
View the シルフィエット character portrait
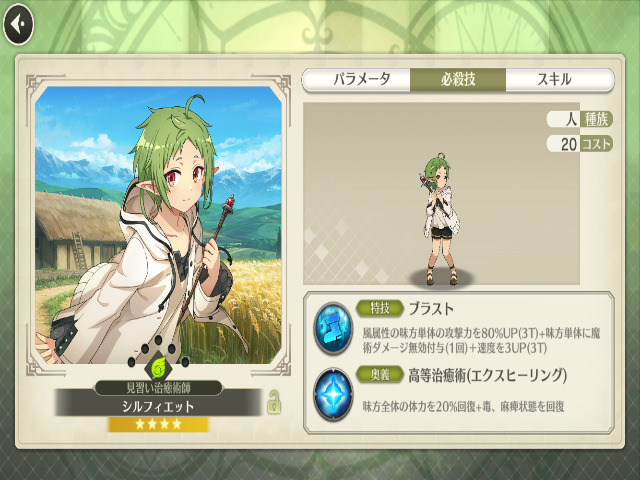pyautogui.click(x=158, y=225)
